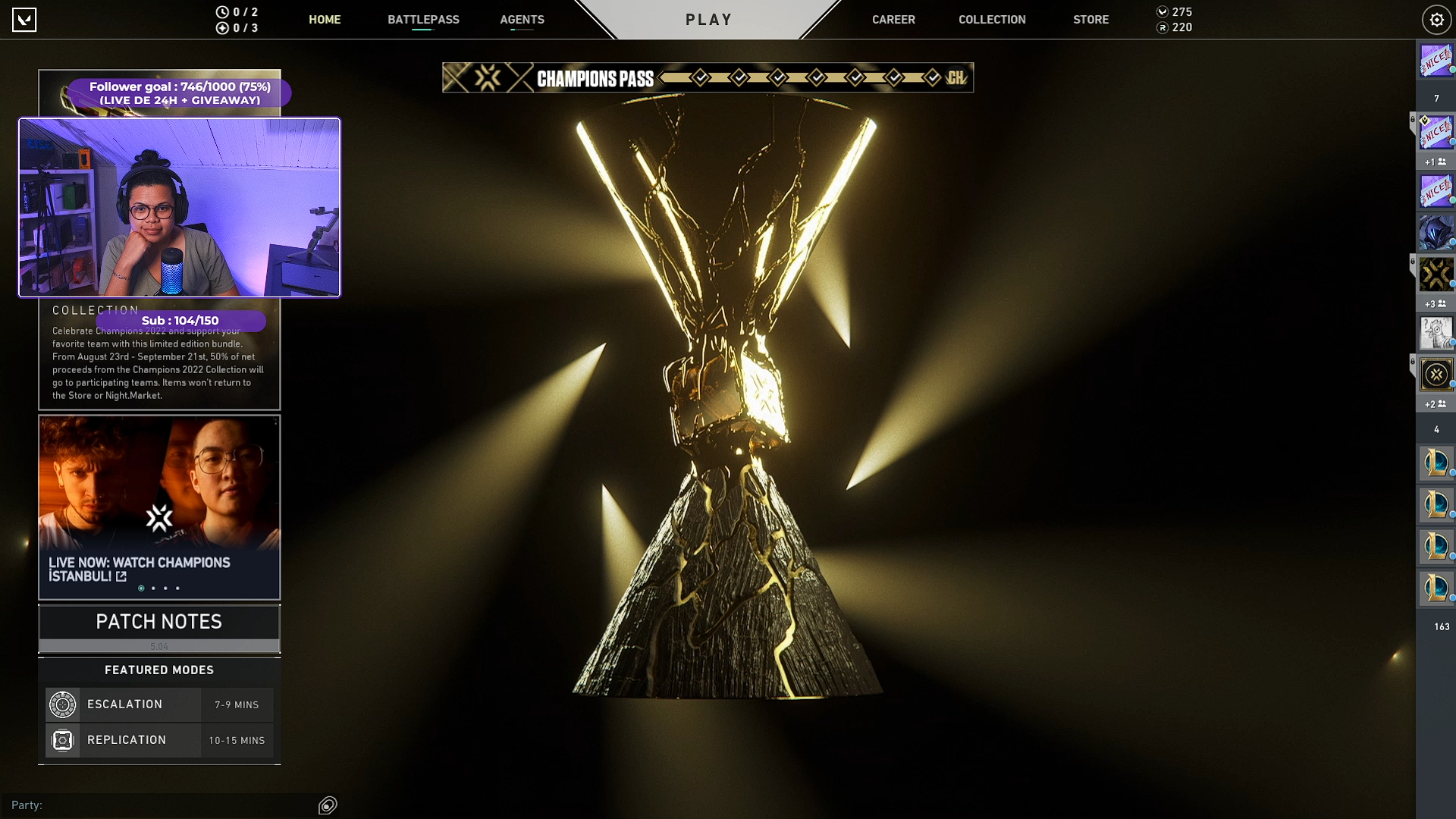Viewport: 1456px width, 819px height.
Task: Click the big PLAY button
Action: (708, 20)
